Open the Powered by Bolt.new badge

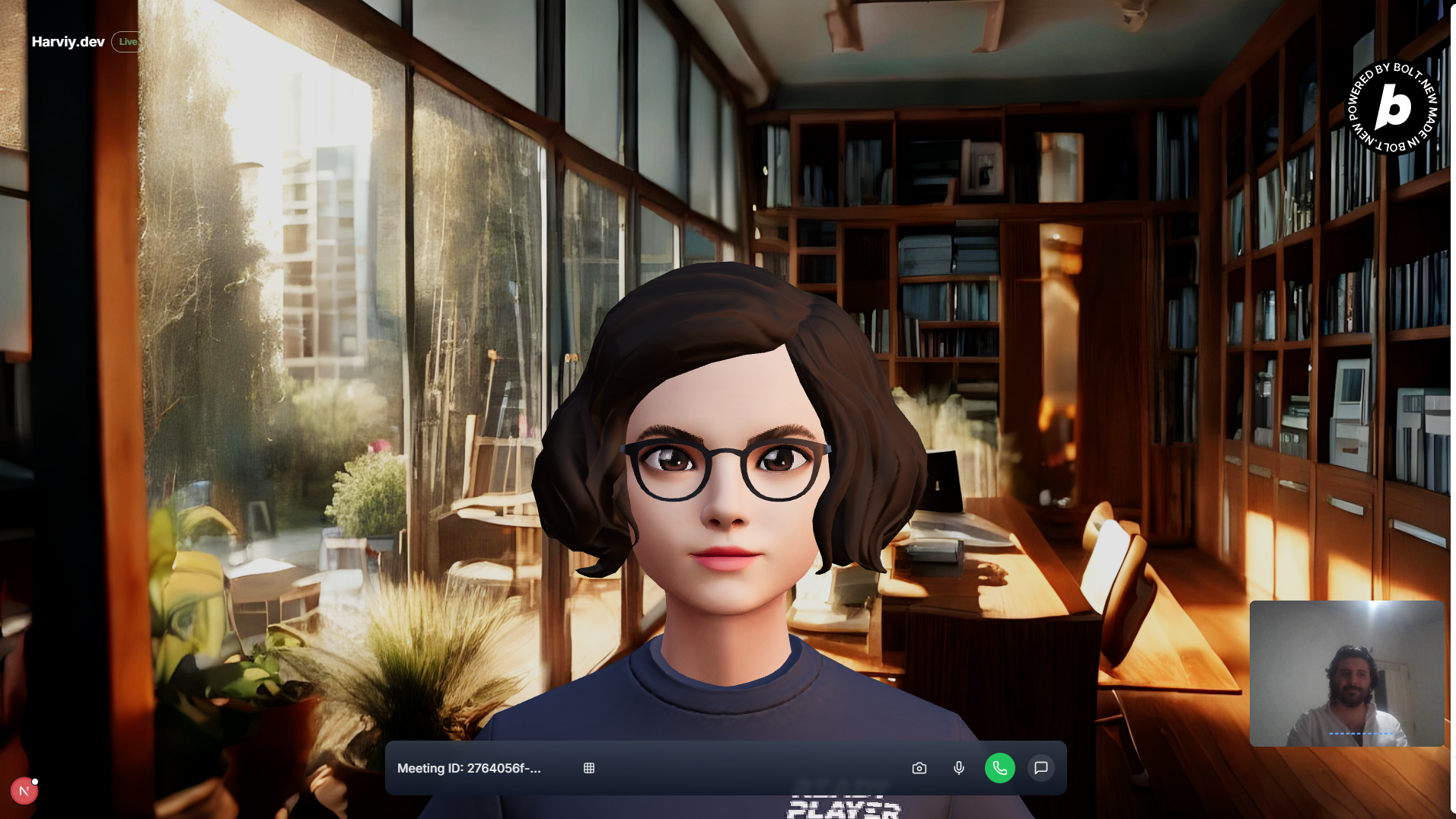1393,107
